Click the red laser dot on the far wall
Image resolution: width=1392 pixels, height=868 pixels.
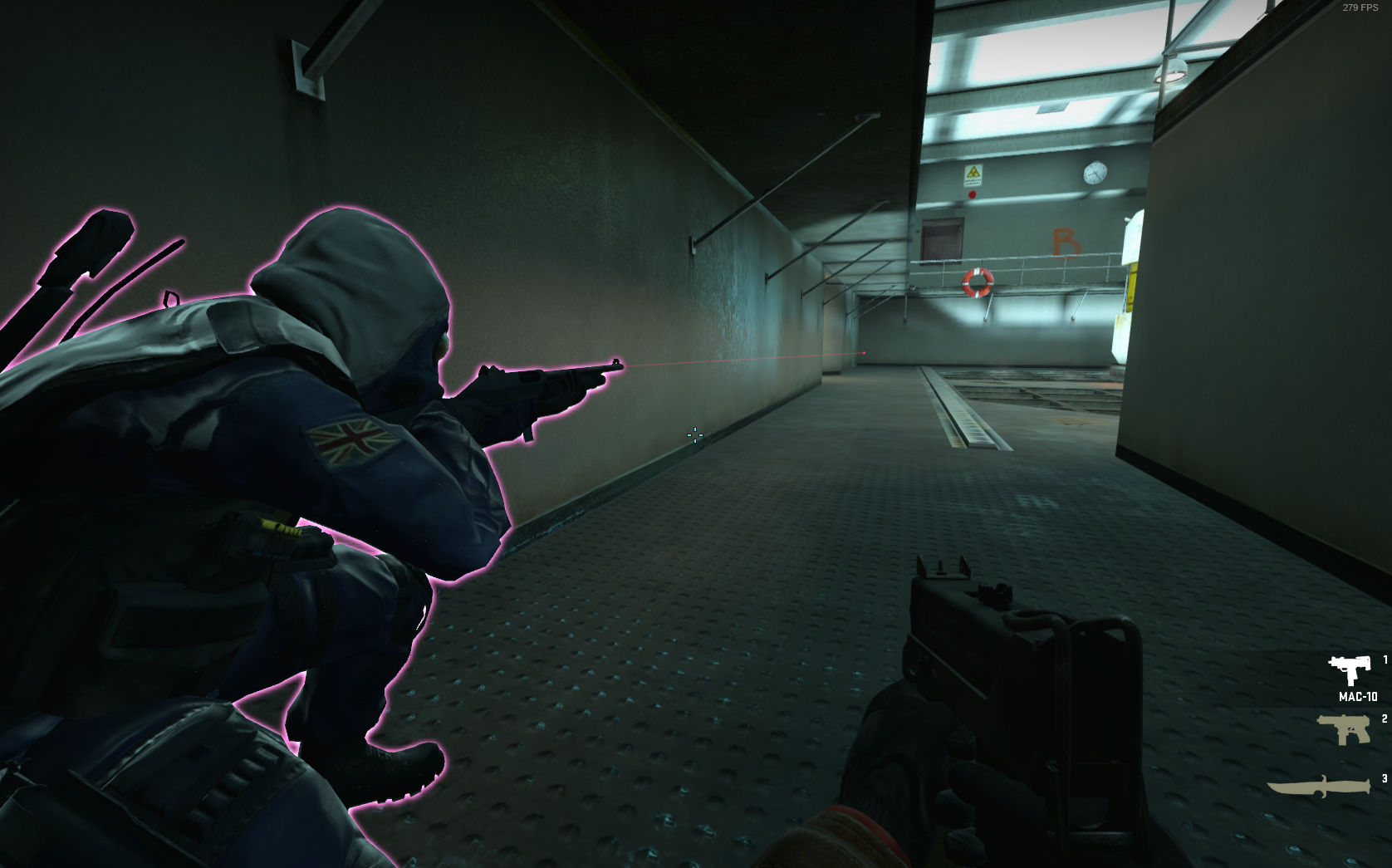865,354
